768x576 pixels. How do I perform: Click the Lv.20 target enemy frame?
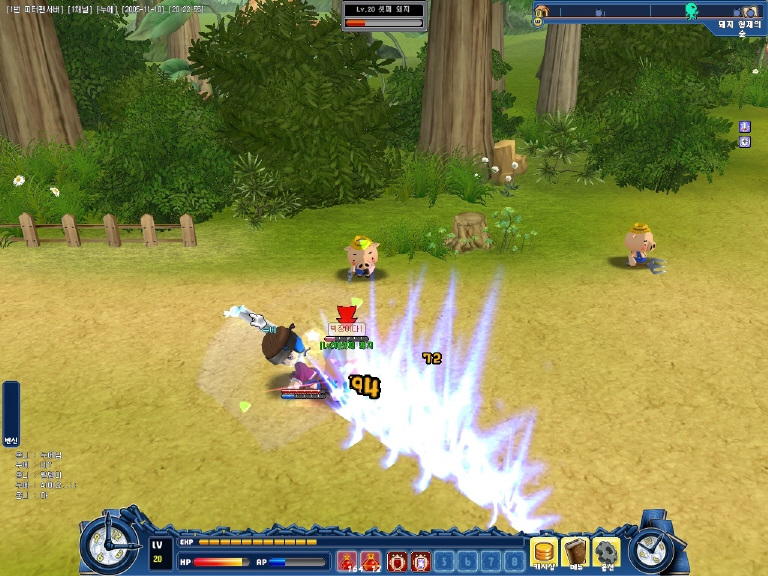click(x=384, y=15)
